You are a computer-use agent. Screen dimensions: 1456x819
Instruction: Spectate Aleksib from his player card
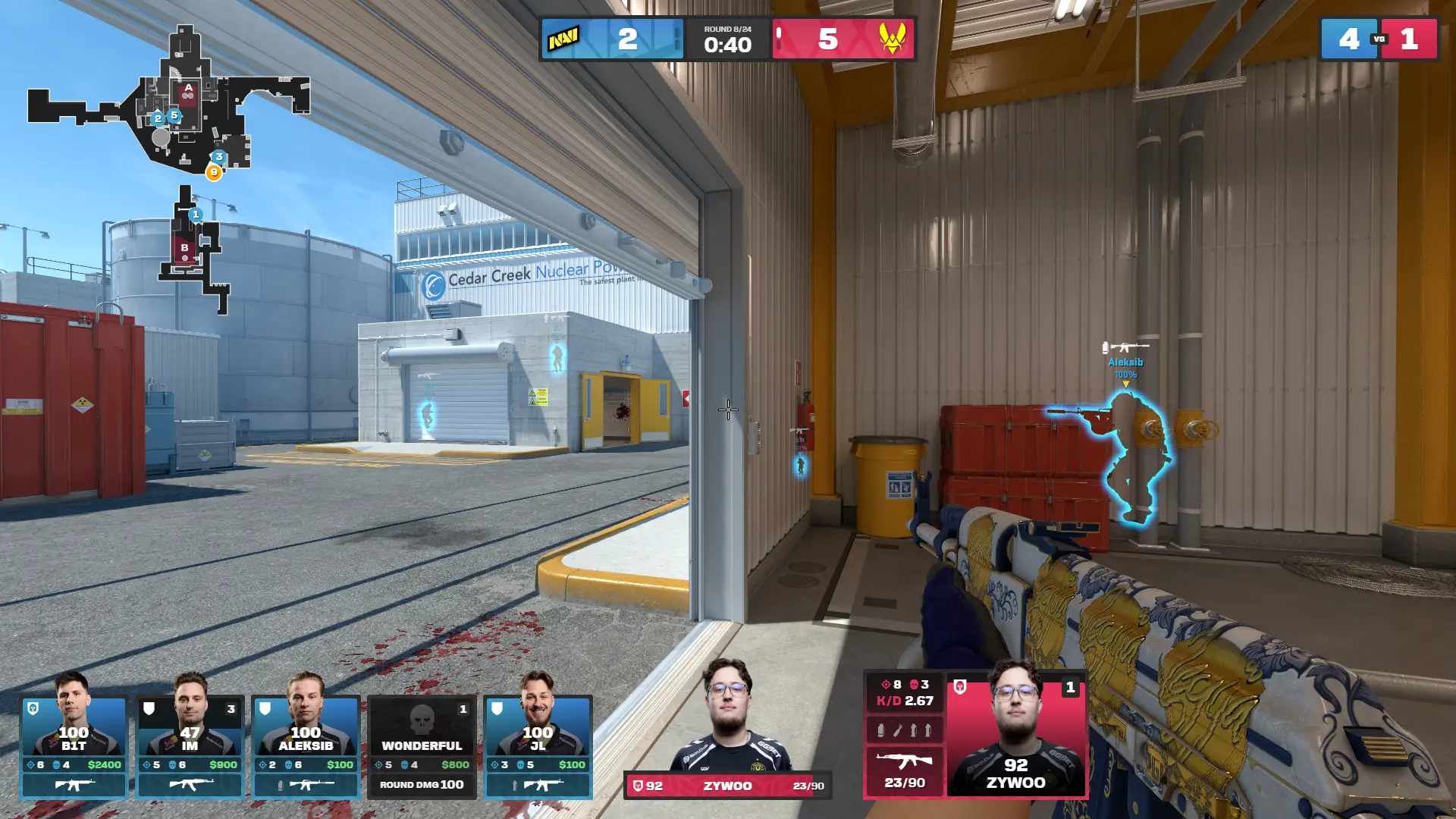click(x=306, y=747)
